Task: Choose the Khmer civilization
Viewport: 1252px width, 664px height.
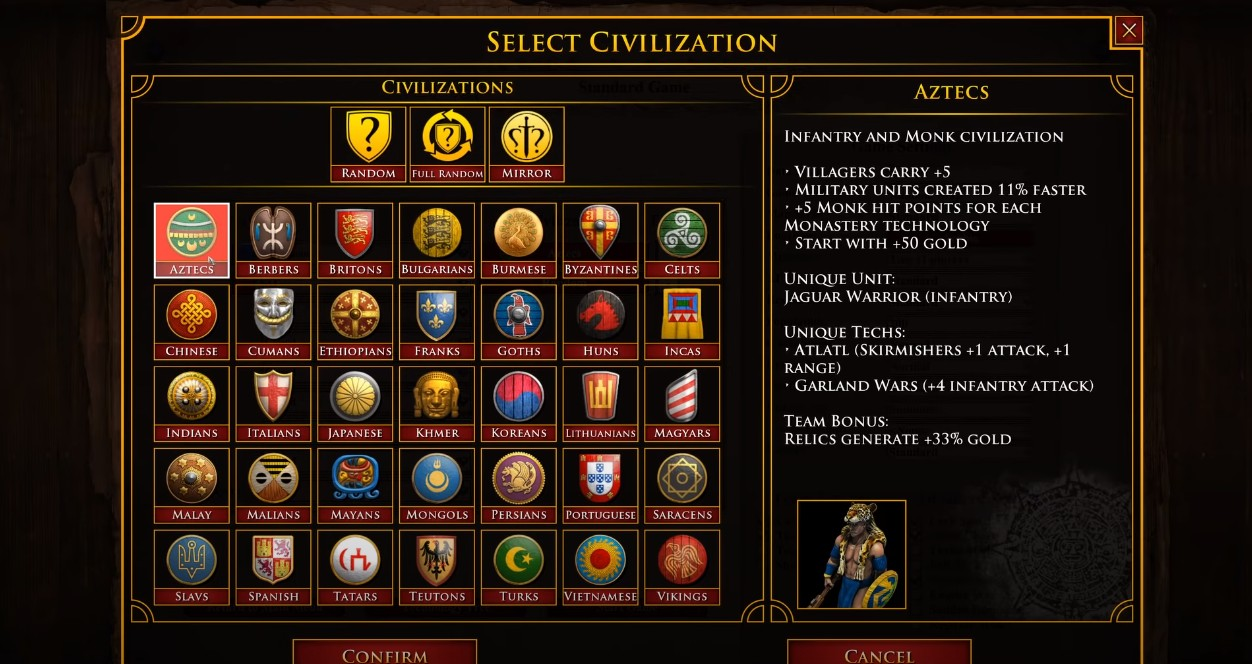Action: coord(437,404)
